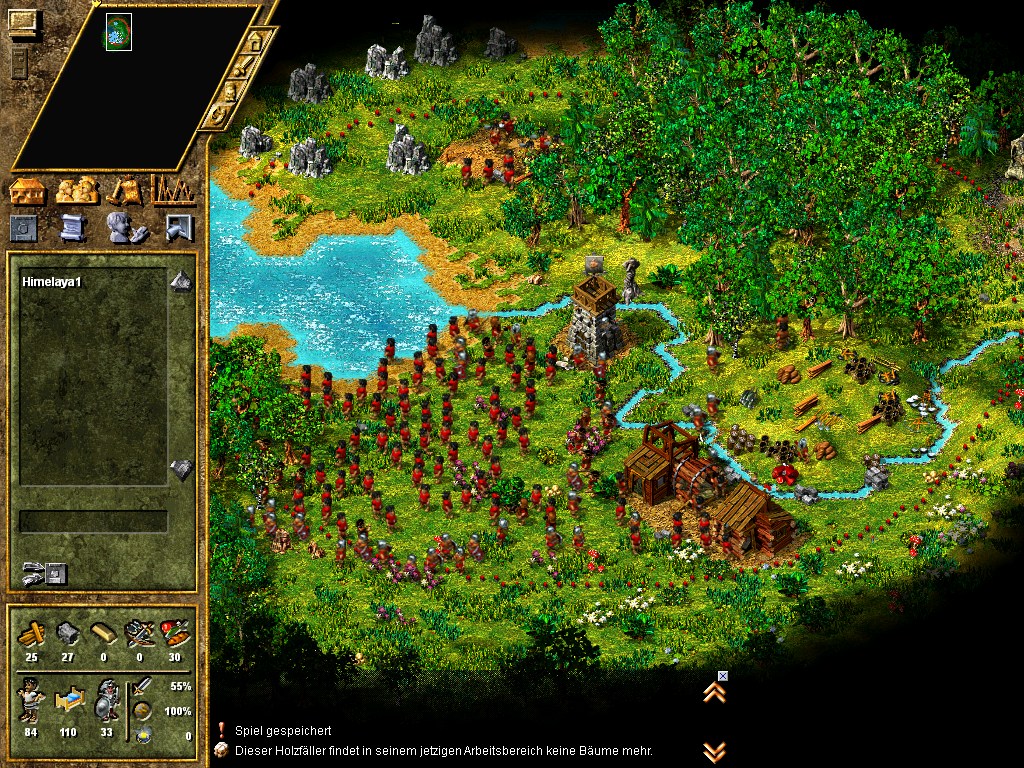Toggle the house filter beside the minimap
The height and width of the screenshot is (768, 1024).
tap(256, 42)
